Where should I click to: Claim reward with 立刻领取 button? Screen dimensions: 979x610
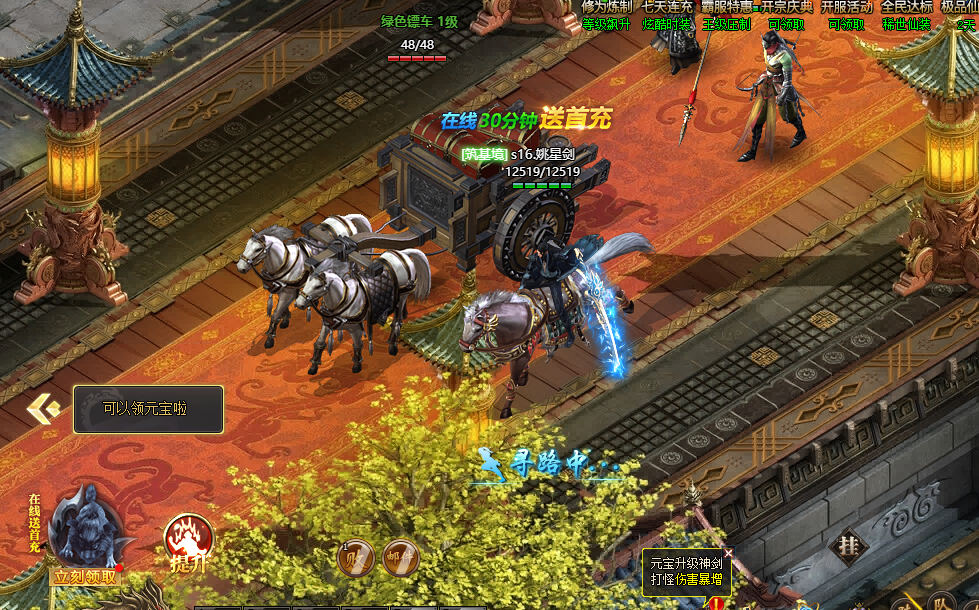[85, 576]
